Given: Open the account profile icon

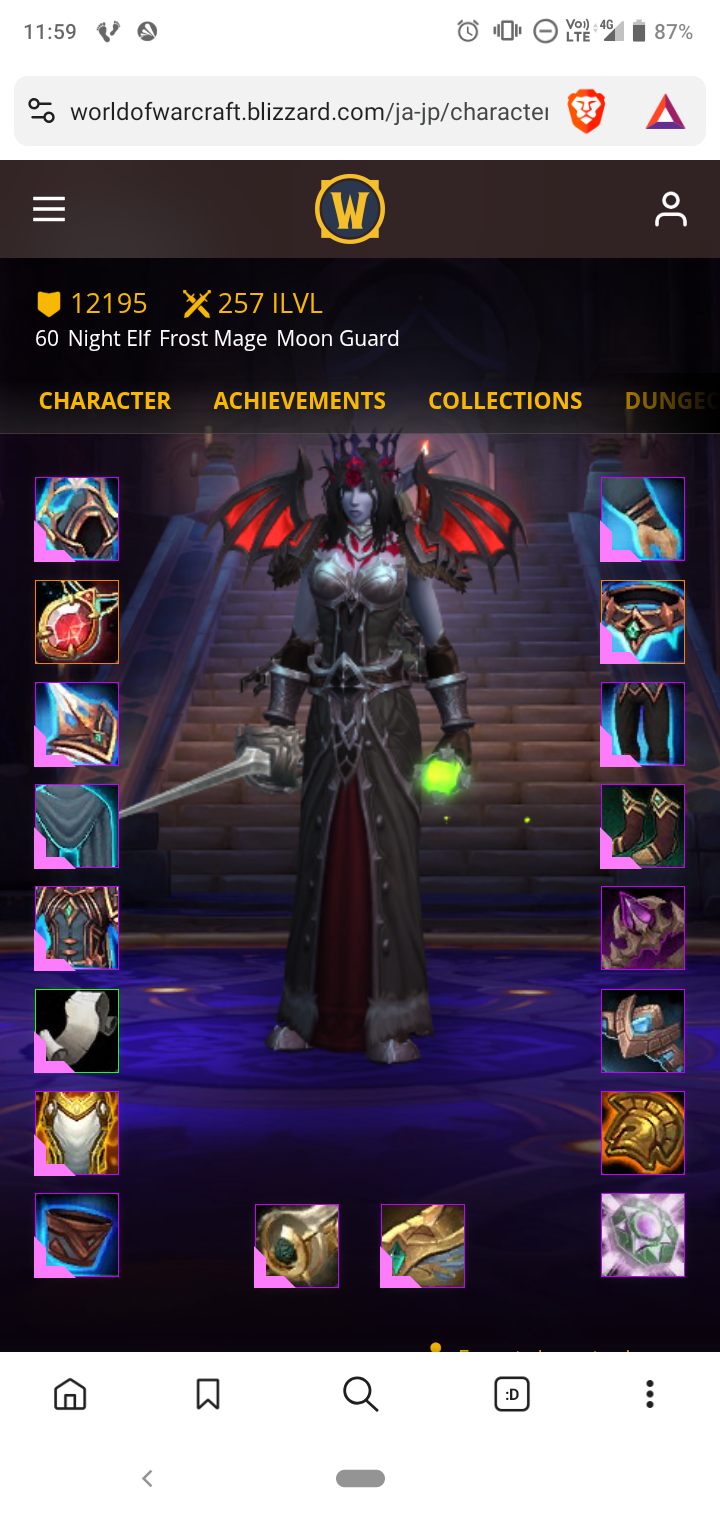Looking at the screenshot, I should click(670, 209).
